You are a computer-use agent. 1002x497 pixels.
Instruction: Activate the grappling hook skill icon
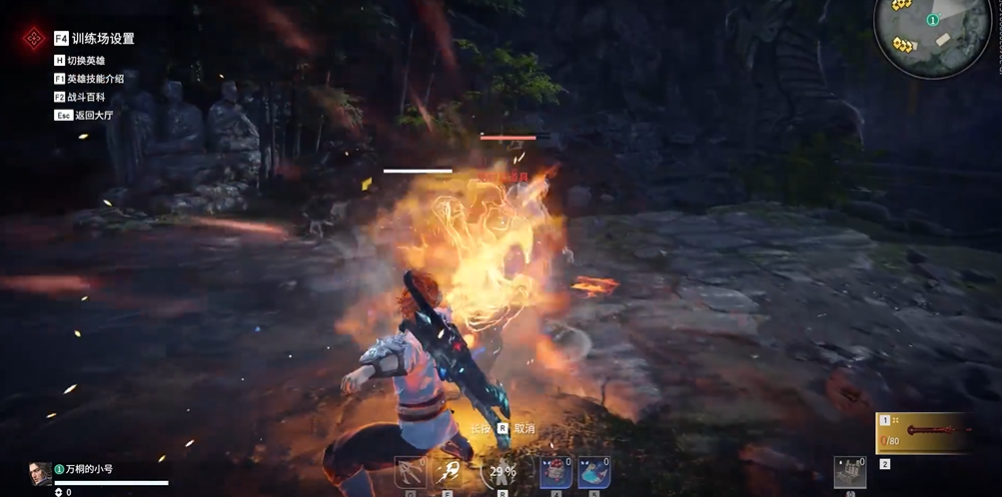[x=411, y=471]
